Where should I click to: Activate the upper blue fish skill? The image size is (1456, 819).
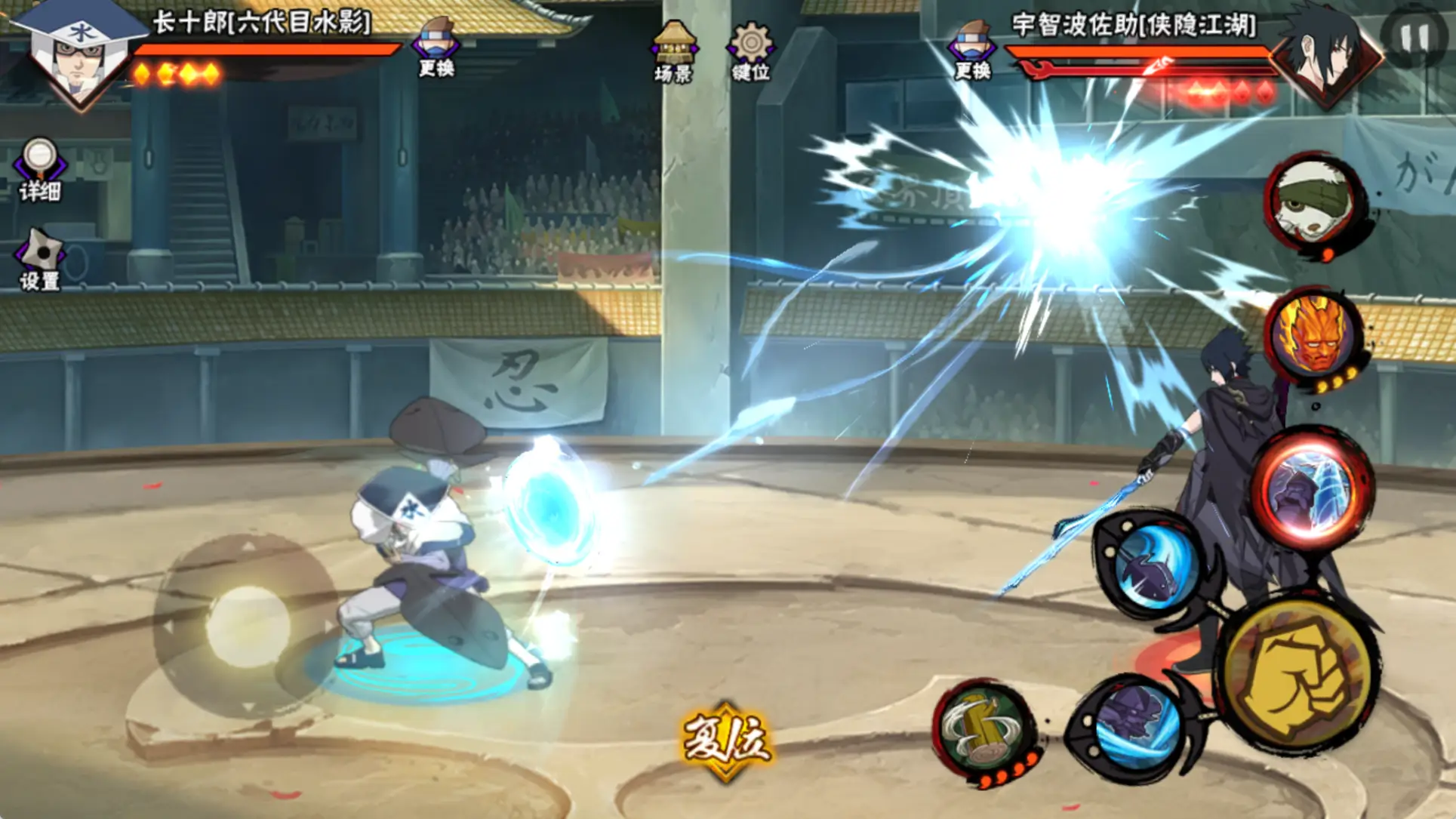(1153, 565)
